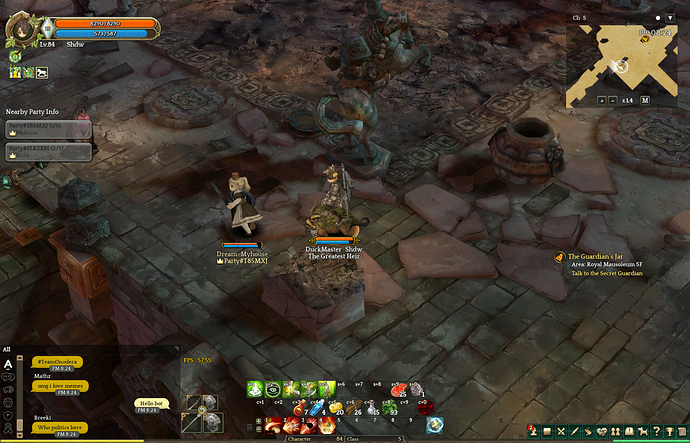Select the second nearby party entry

48,151
